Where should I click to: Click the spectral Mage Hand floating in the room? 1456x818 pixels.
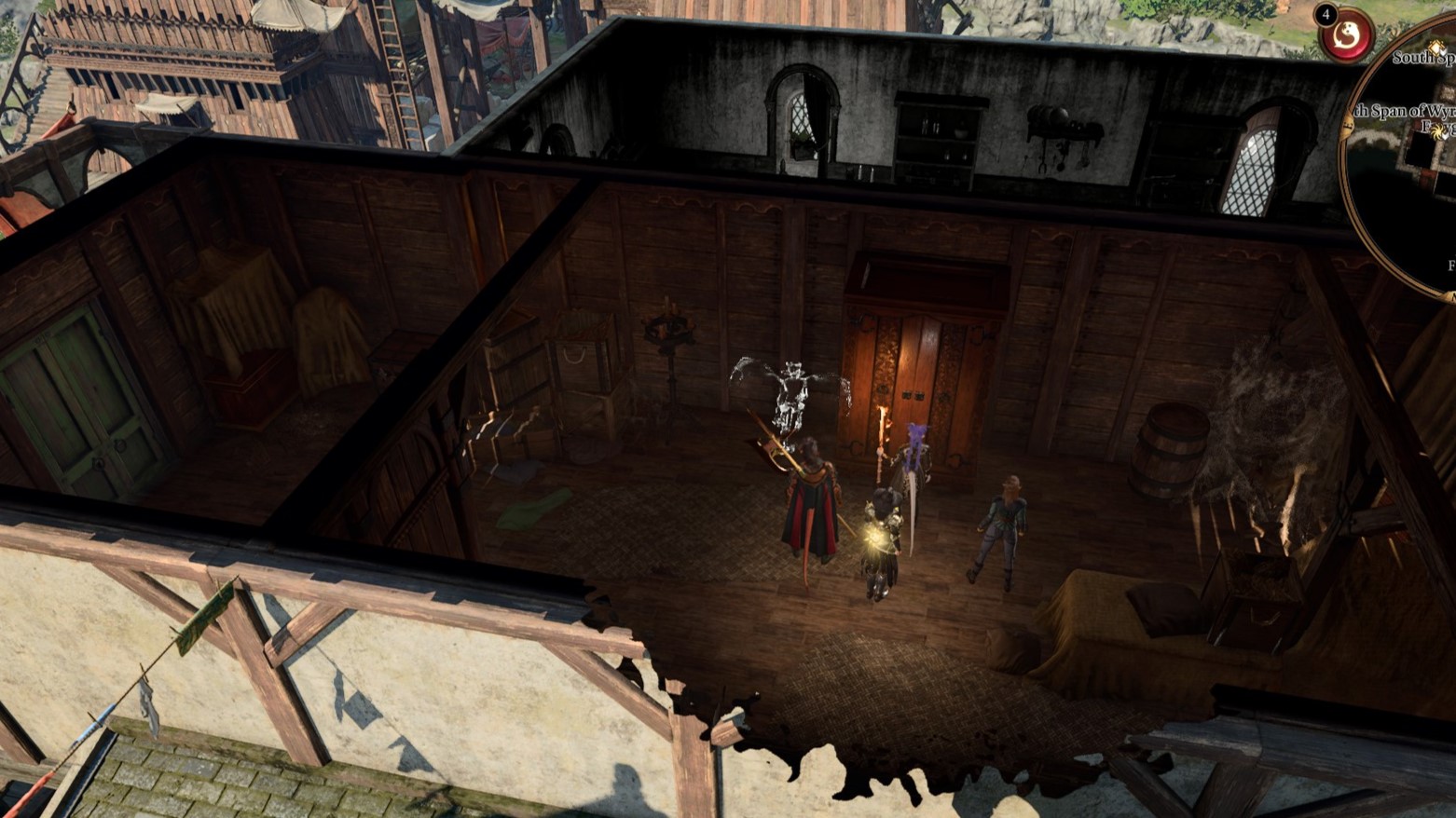tap(792, 387)
